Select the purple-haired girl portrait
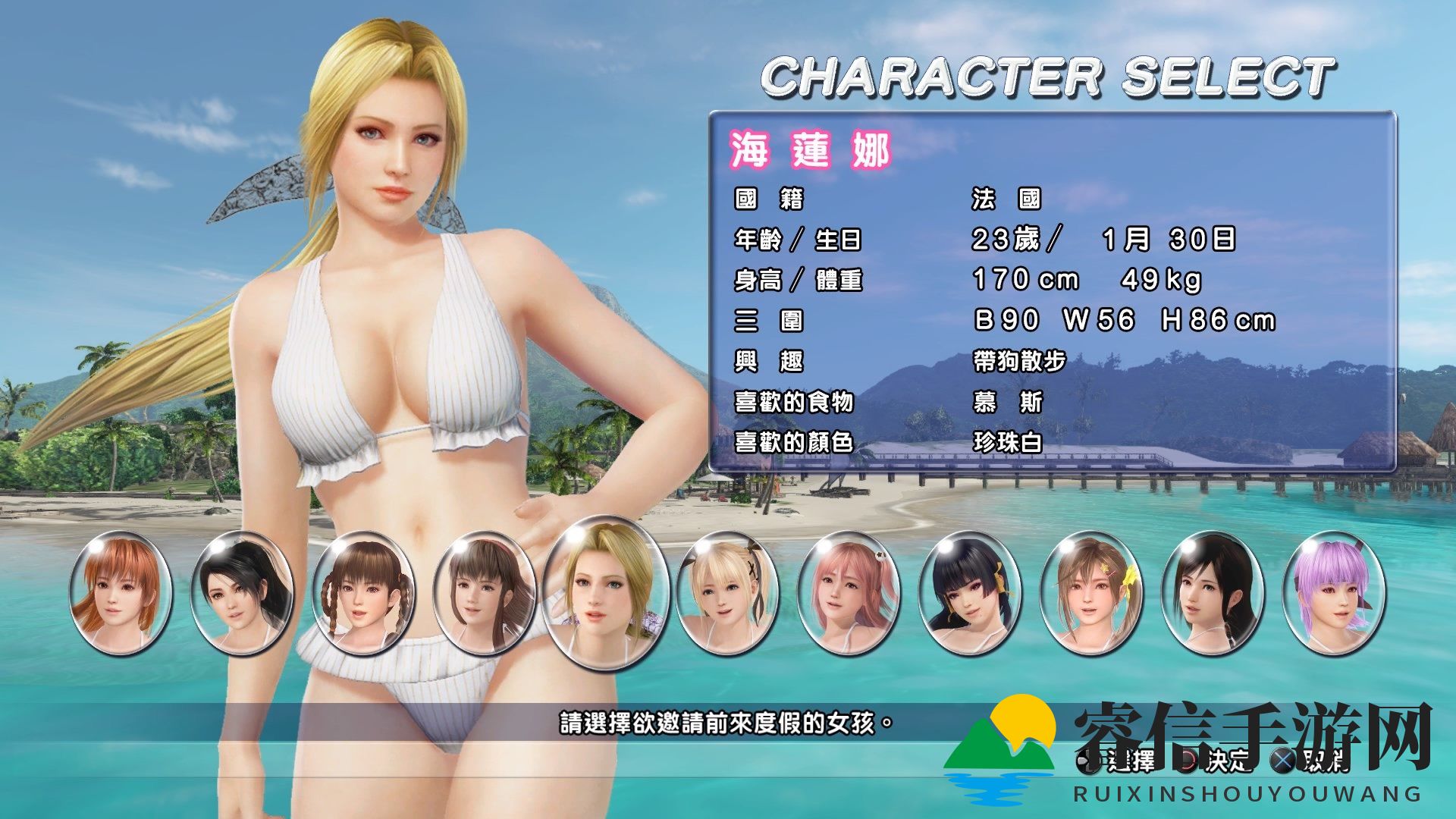Screen dimensions: 1456x819 [x=1334, y=593]
